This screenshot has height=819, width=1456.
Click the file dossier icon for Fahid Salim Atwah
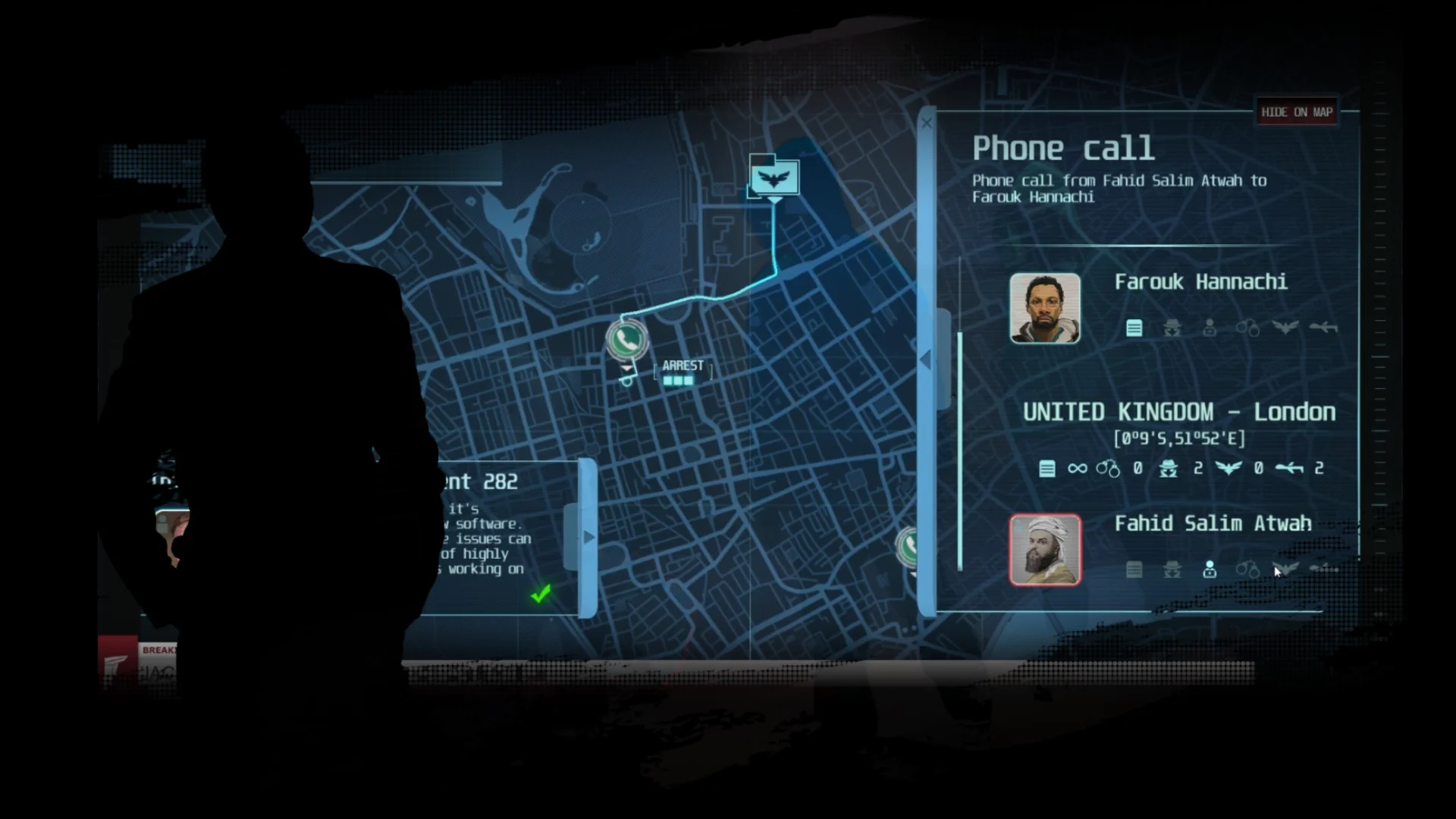[1134, 570]
